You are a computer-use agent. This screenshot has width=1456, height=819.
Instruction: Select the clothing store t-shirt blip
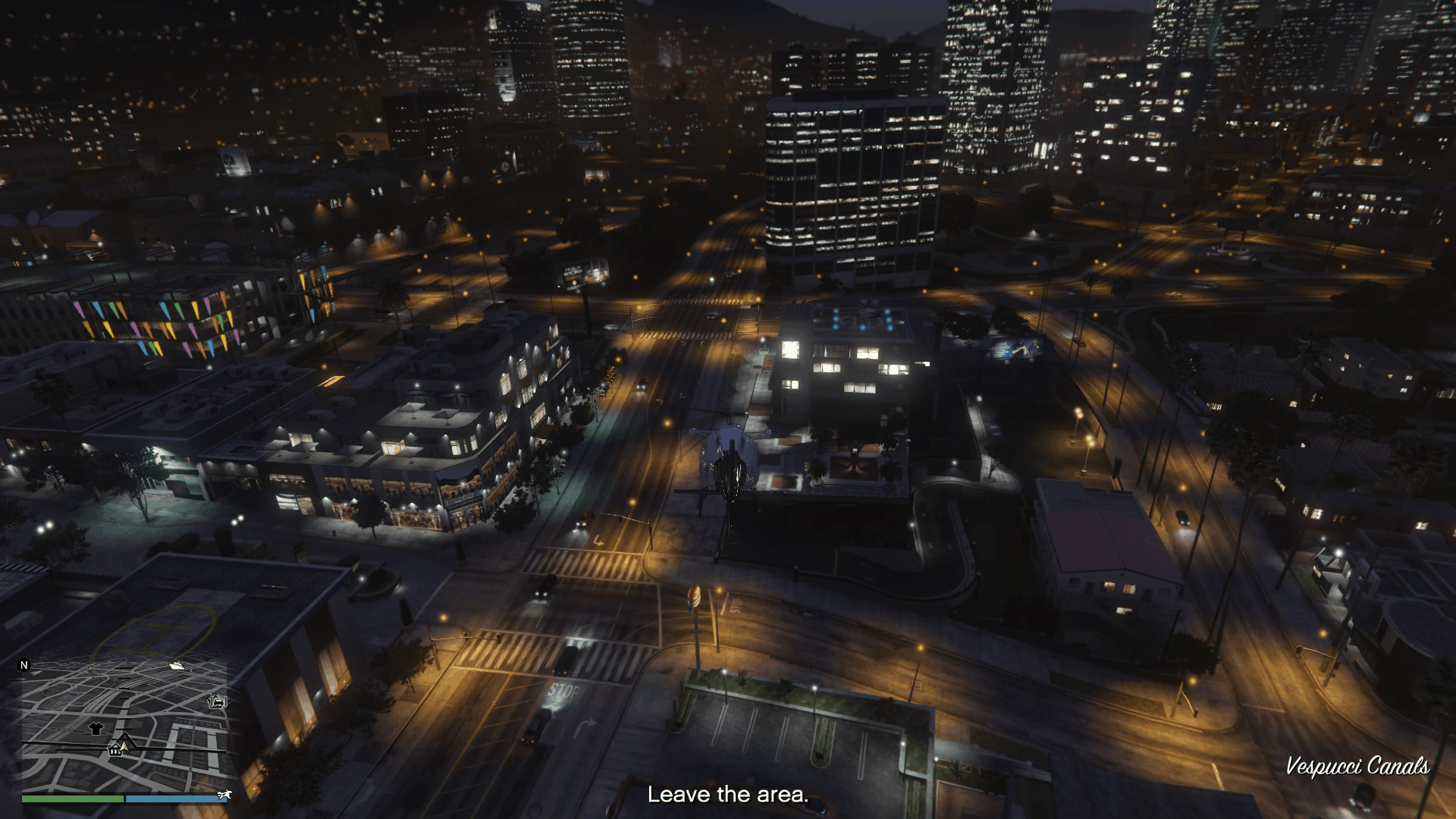[x=96, y=729]
